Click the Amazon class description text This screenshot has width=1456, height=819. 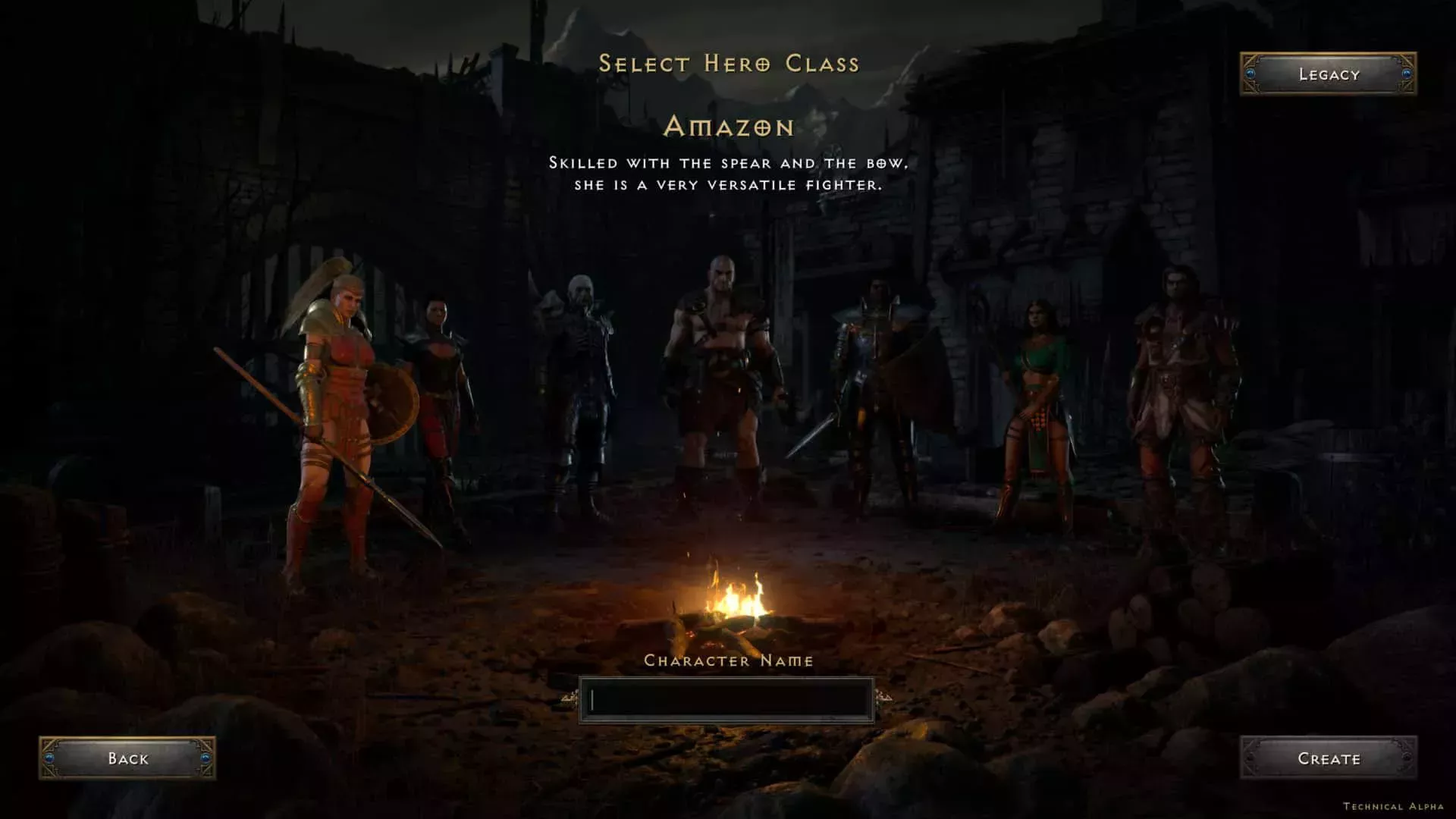(x=730, y=173)
